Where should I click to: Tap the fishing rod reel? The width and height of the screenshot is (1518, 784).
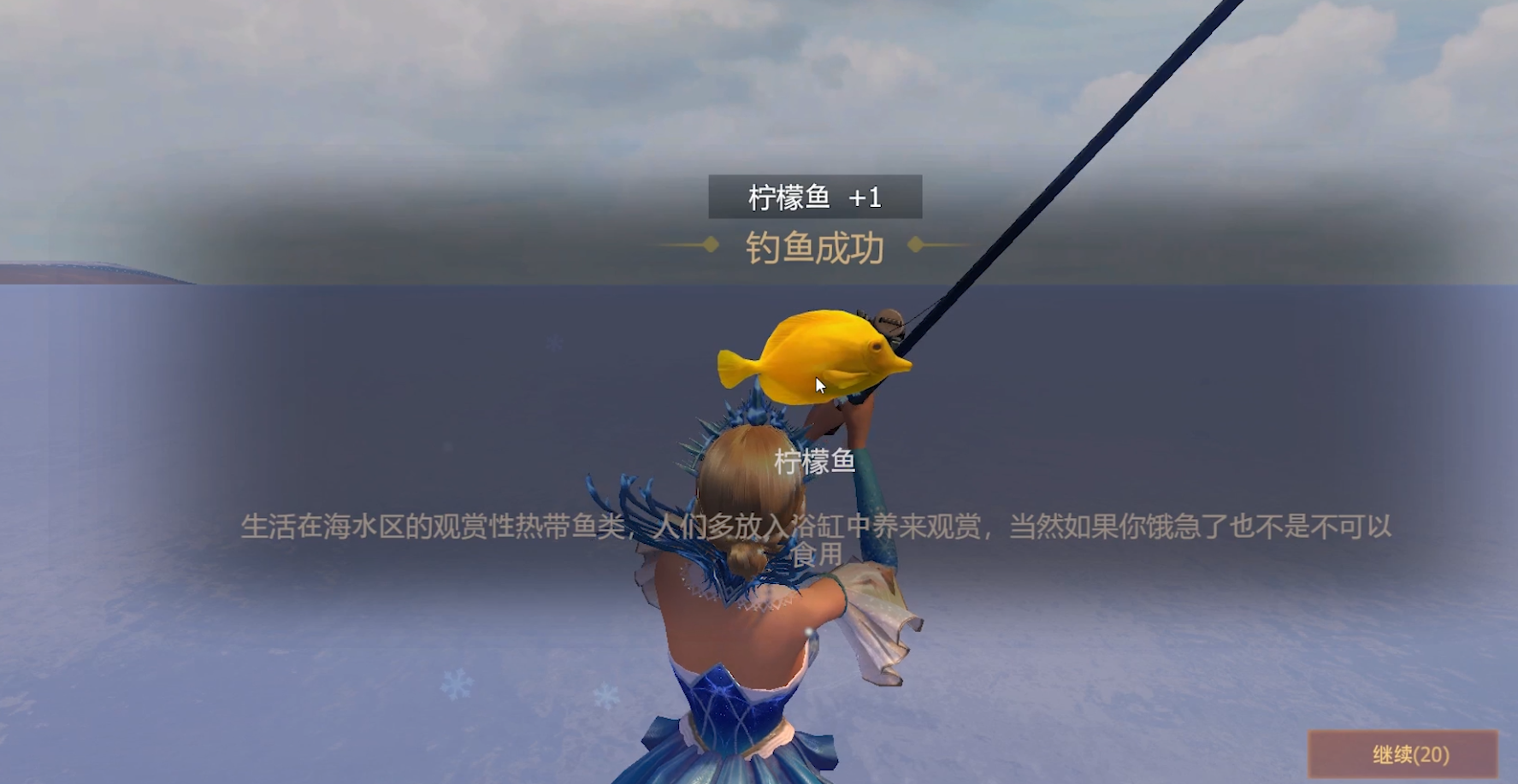tap(888, 323)
